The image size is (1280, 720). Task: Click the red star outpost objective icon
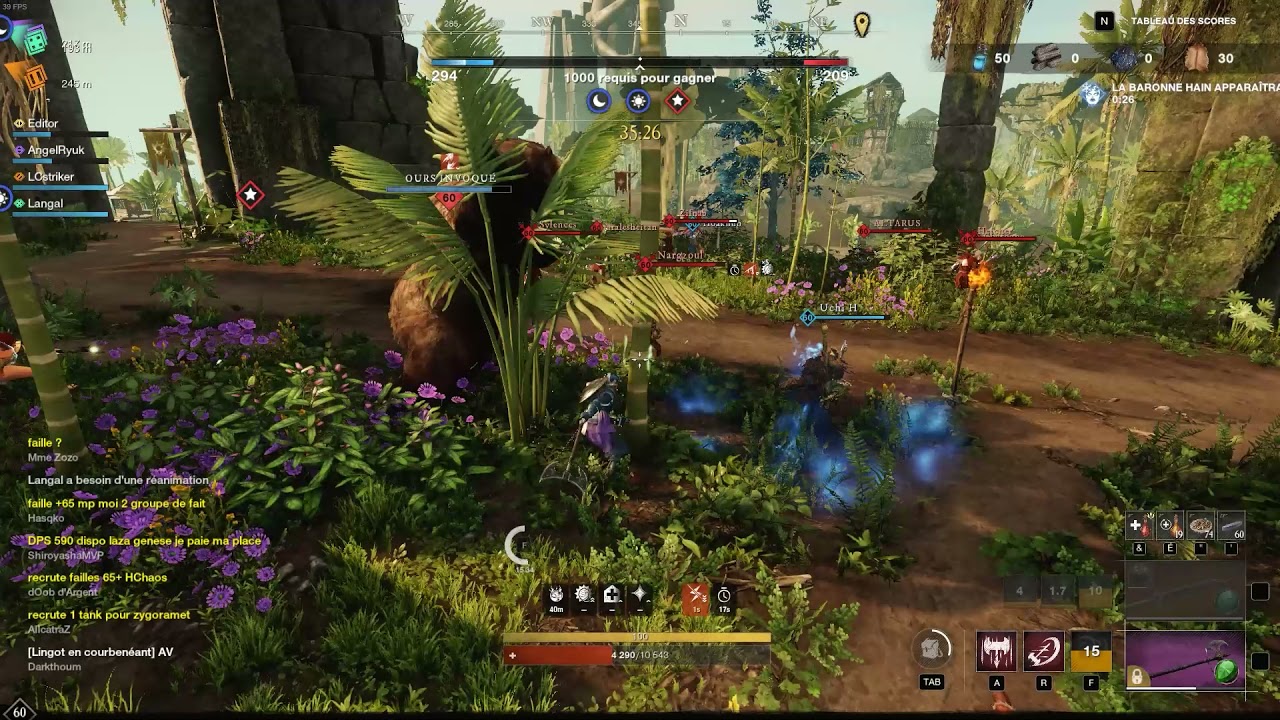point(678,100)
